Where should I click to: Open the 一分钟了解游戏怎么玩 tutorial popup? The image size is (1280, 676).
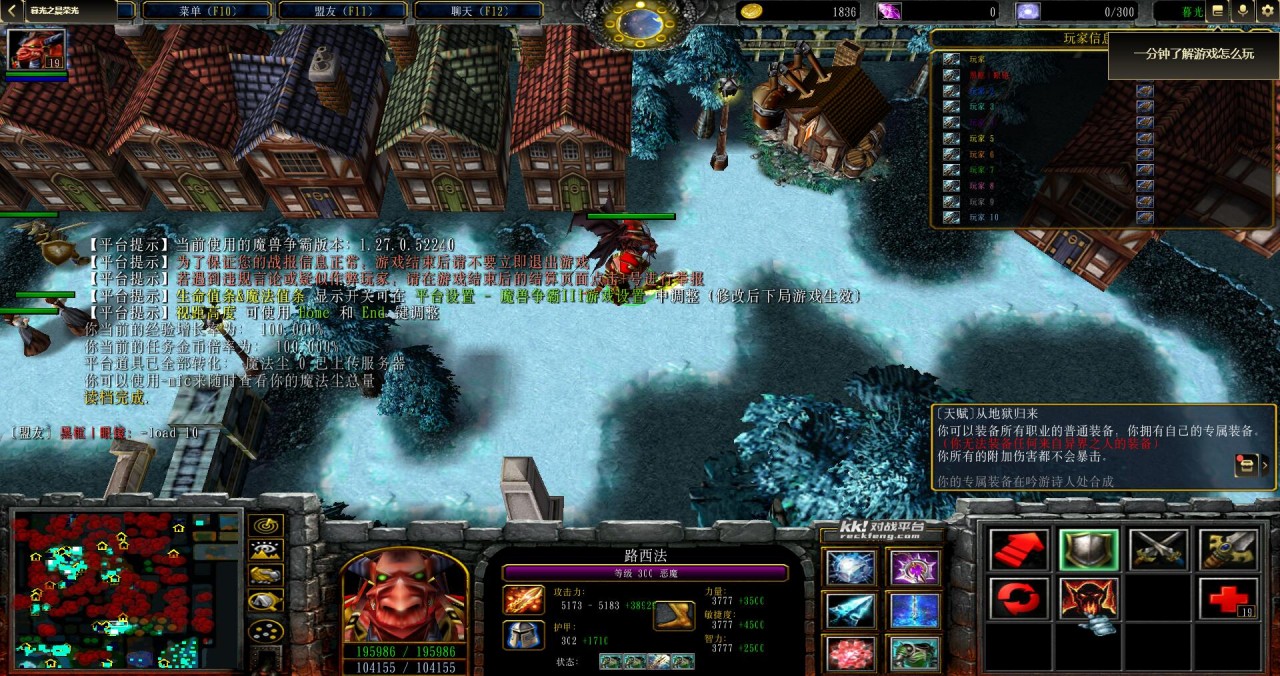click(1192, 54)
